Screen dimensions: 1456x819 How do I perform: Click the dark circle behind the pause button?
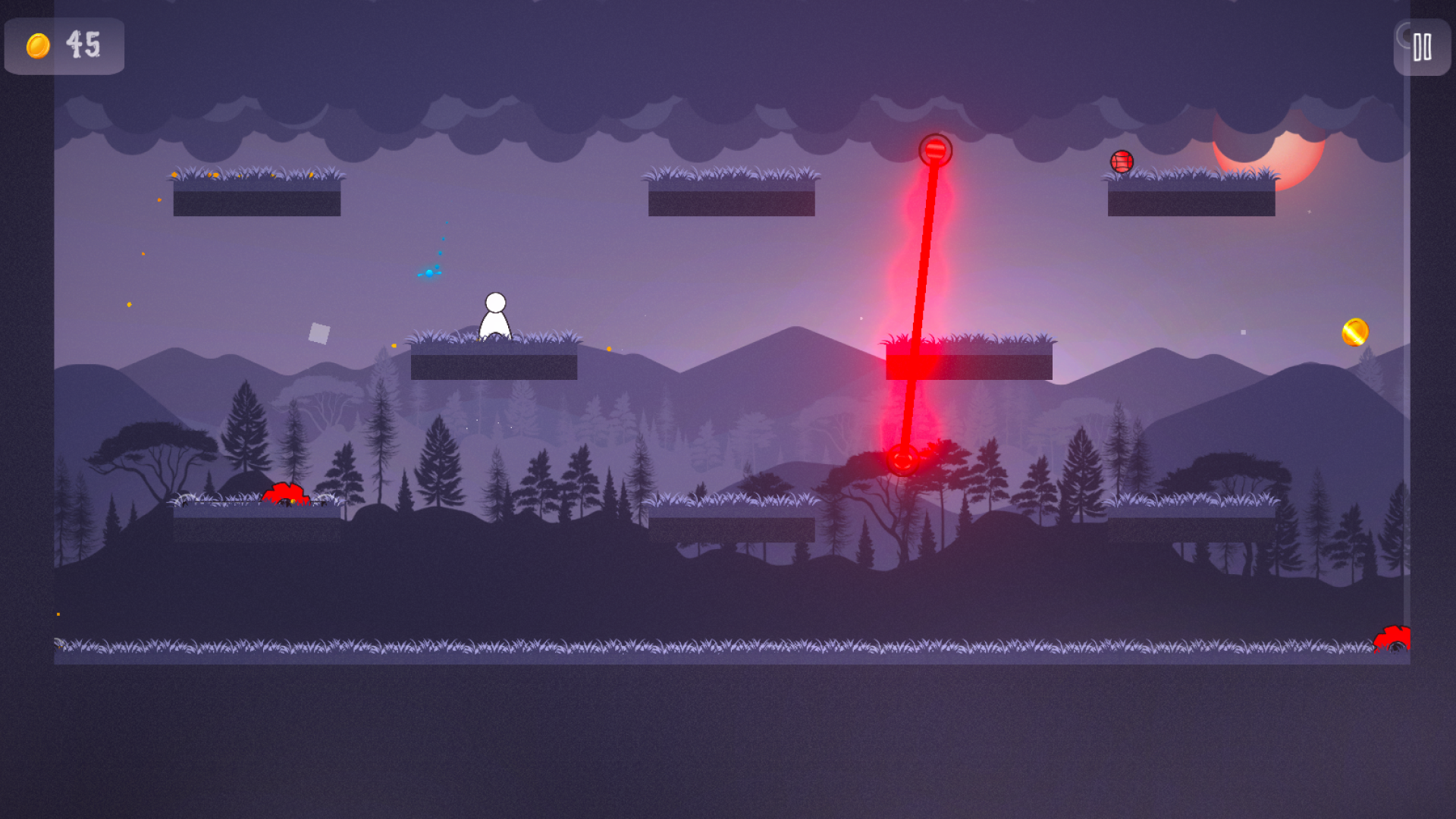[1404, 36]
